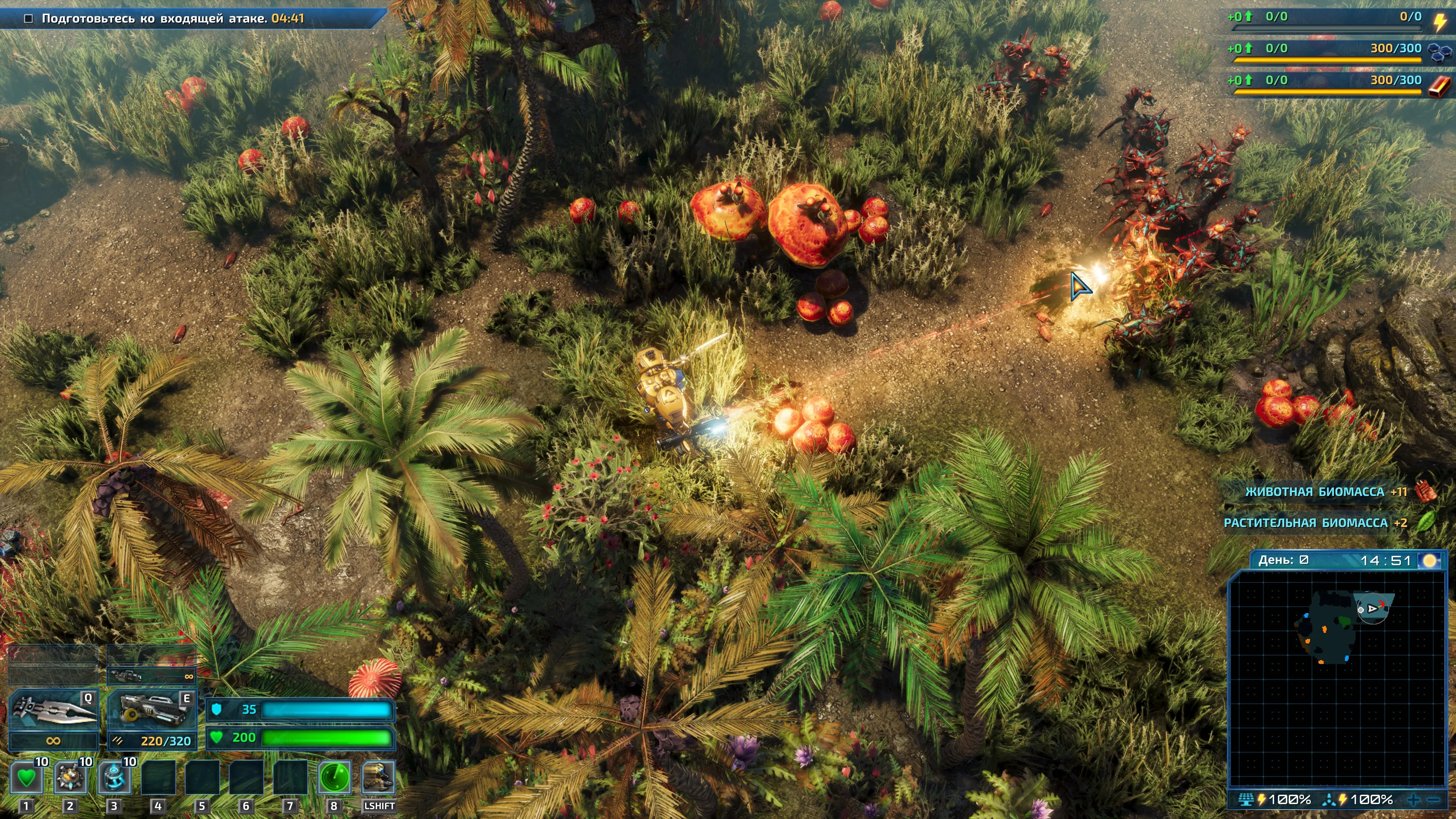The height and width of the screenshot is (819, 1456).
Task: Select the green heart repair item slot
Action: (x=26, y=778)
